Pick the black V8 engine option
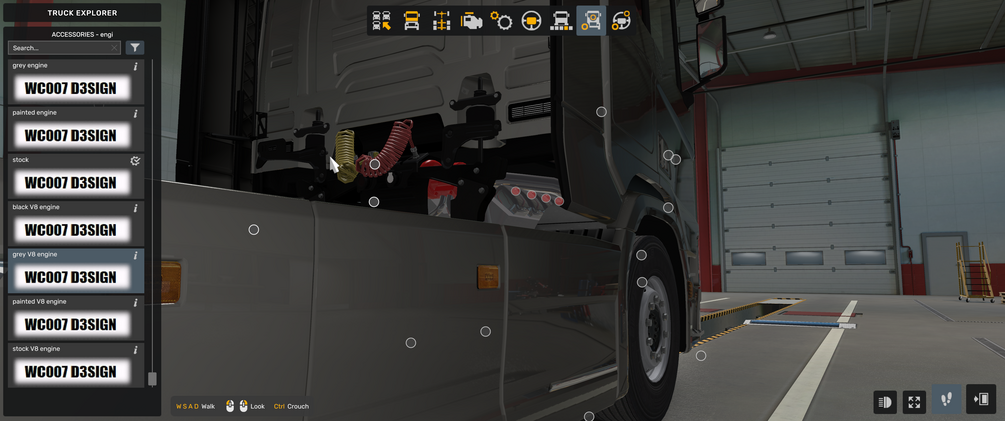Image resolution: width=1005 pixels, height=421 pixels. click(x=71, y=230)
